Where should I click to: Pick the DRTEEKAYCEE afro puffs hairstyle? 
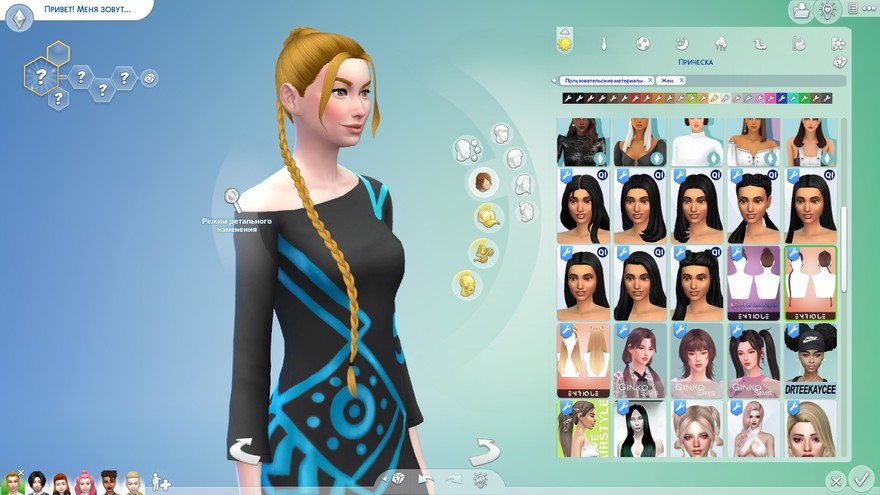click(811, 360)
